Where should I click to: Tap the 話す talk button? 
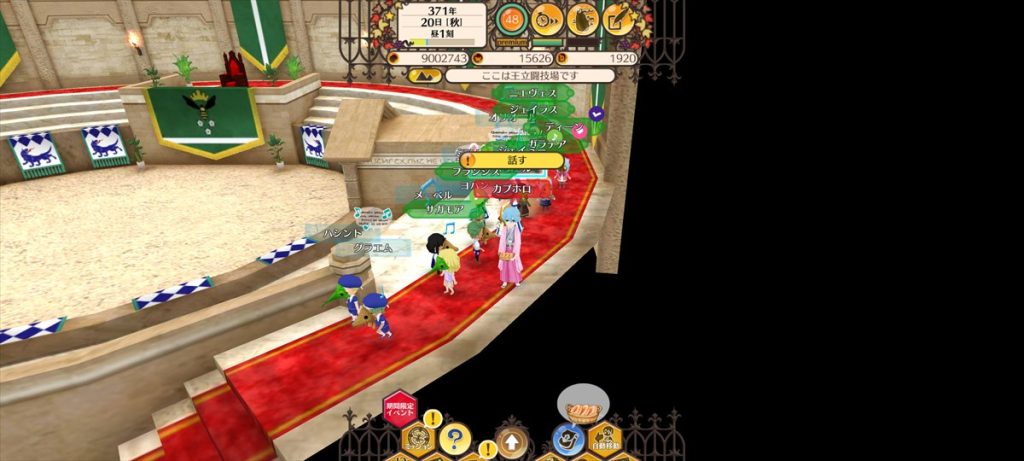tap(513, 160)
